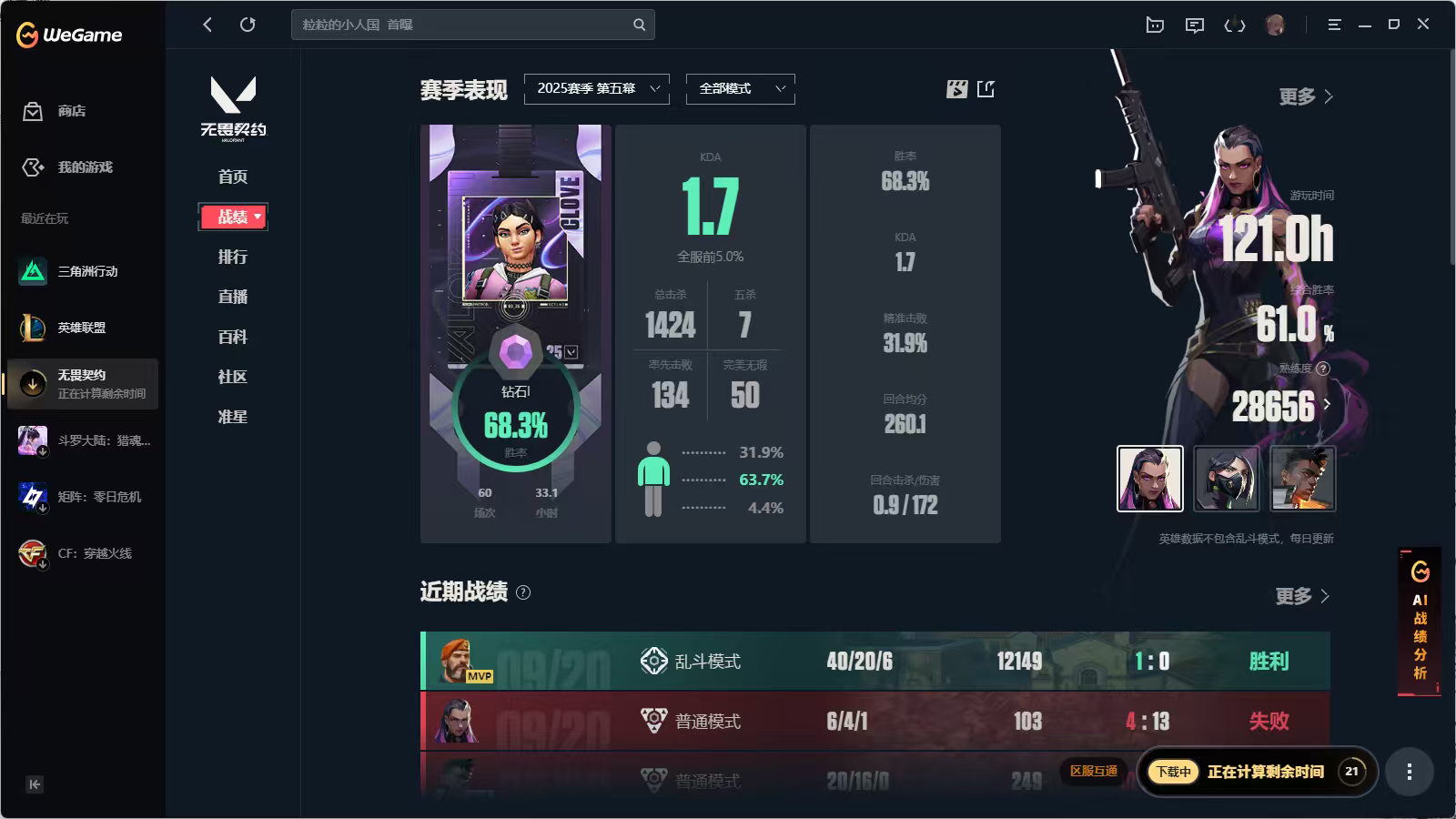Open the 4:13 失败 match record
The height and width of the screenshot is (819, 1456).
click(x=875, y=721)
